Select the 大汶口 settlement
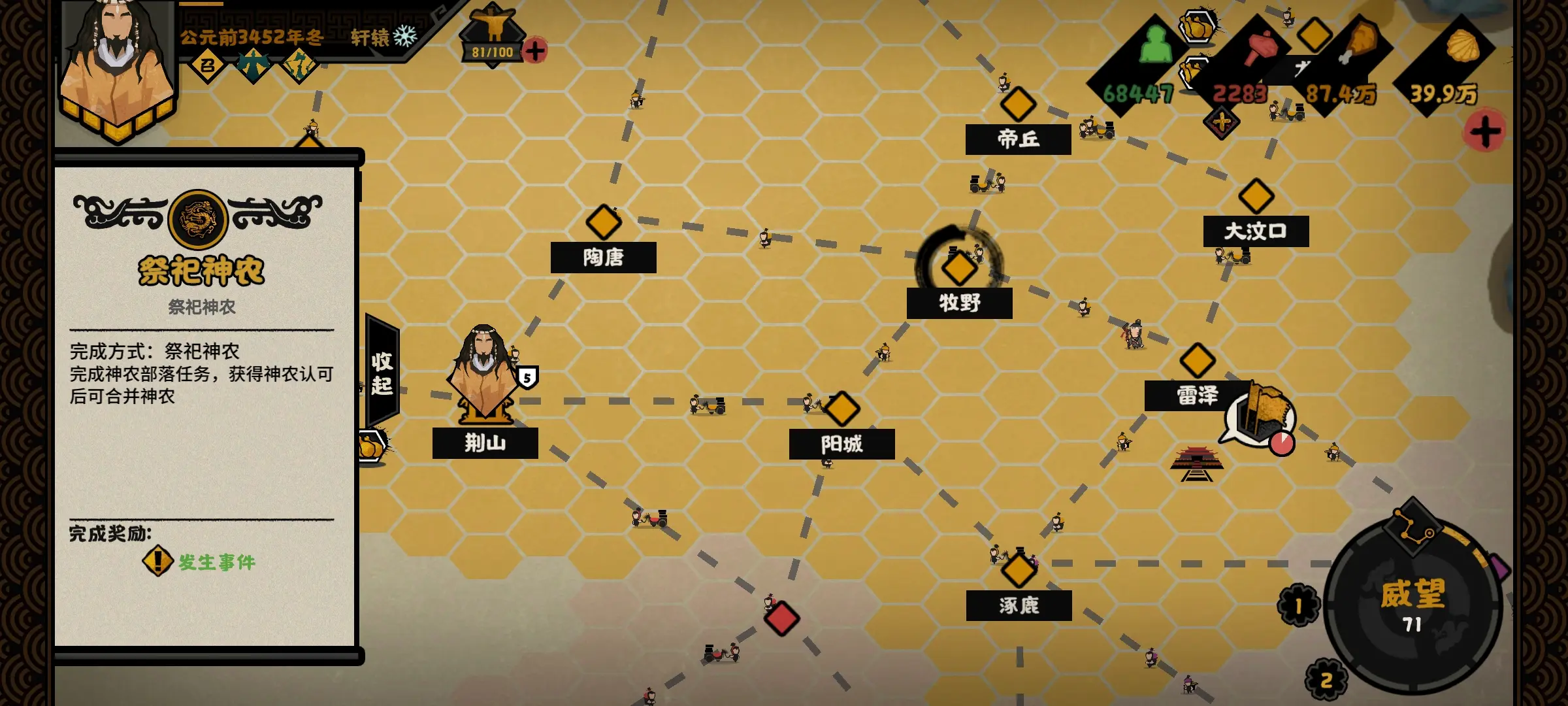Screen dimensions: 1568x706 (x=1256, y=196)
